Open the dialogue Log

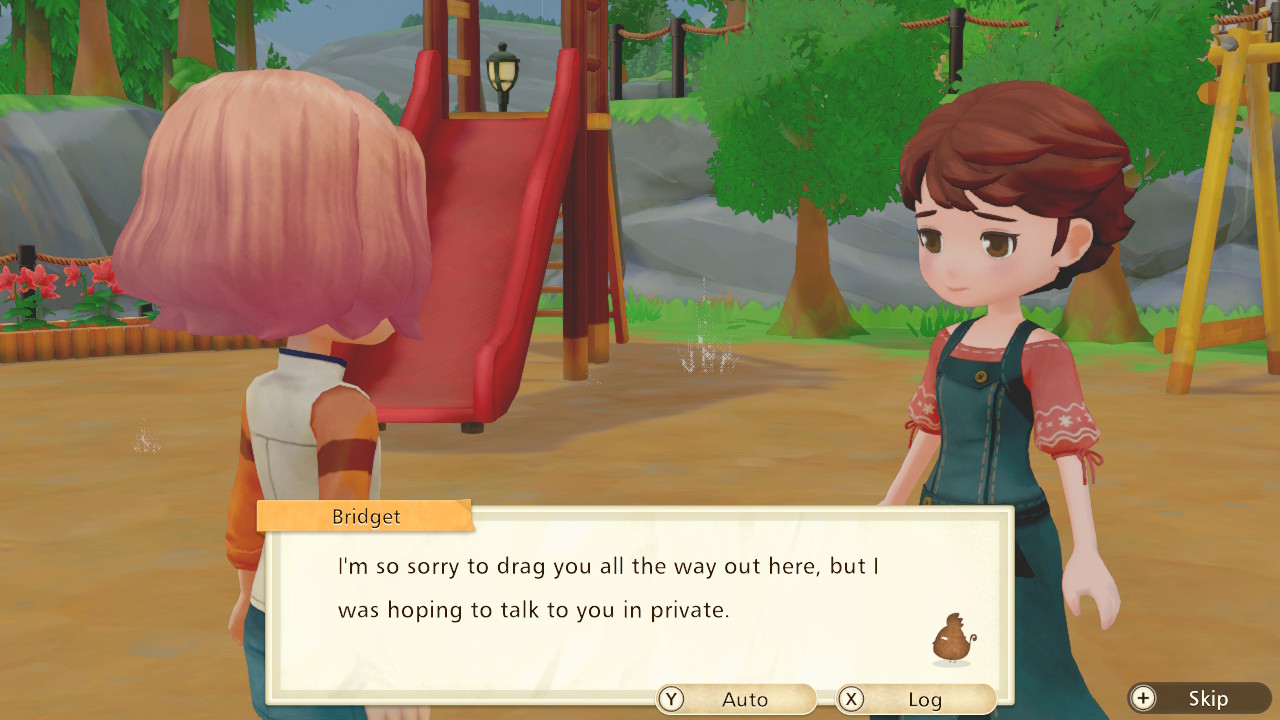(x=916, y=699)
